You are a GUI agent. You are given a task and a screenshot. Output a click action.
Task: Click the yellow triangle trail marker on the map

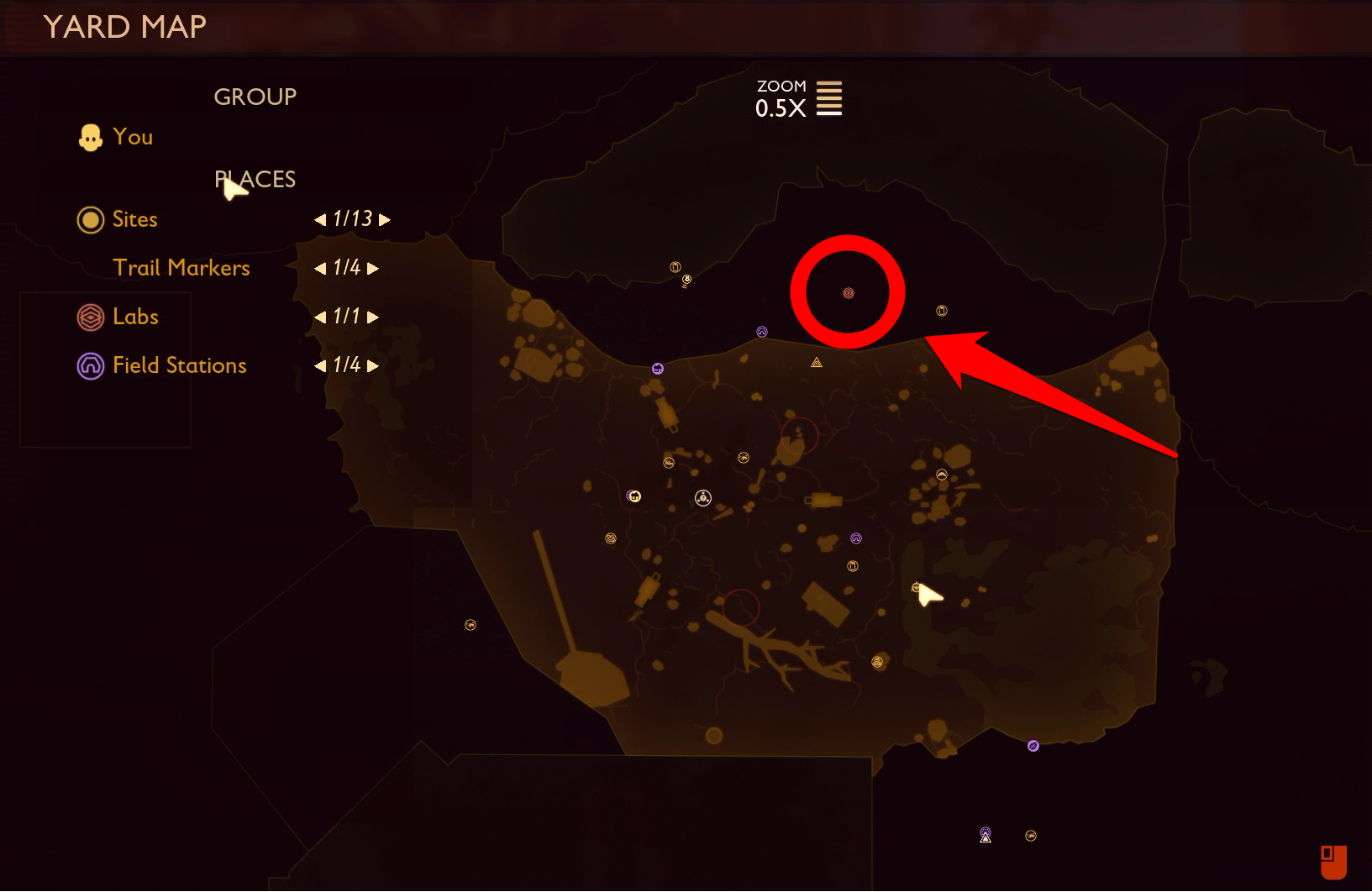point(816,363)
